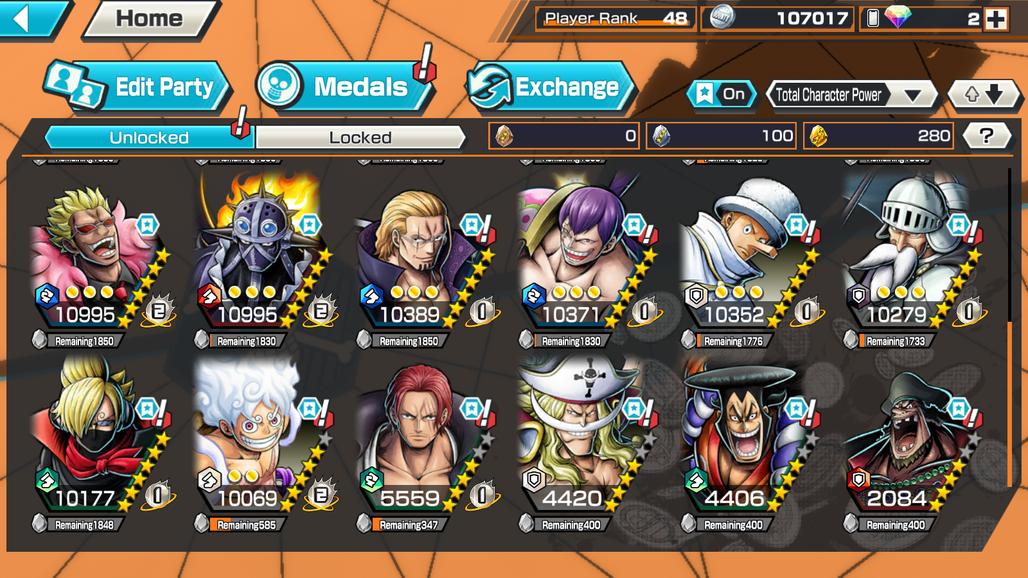Switch to the Unlocked characters tab

149,137
